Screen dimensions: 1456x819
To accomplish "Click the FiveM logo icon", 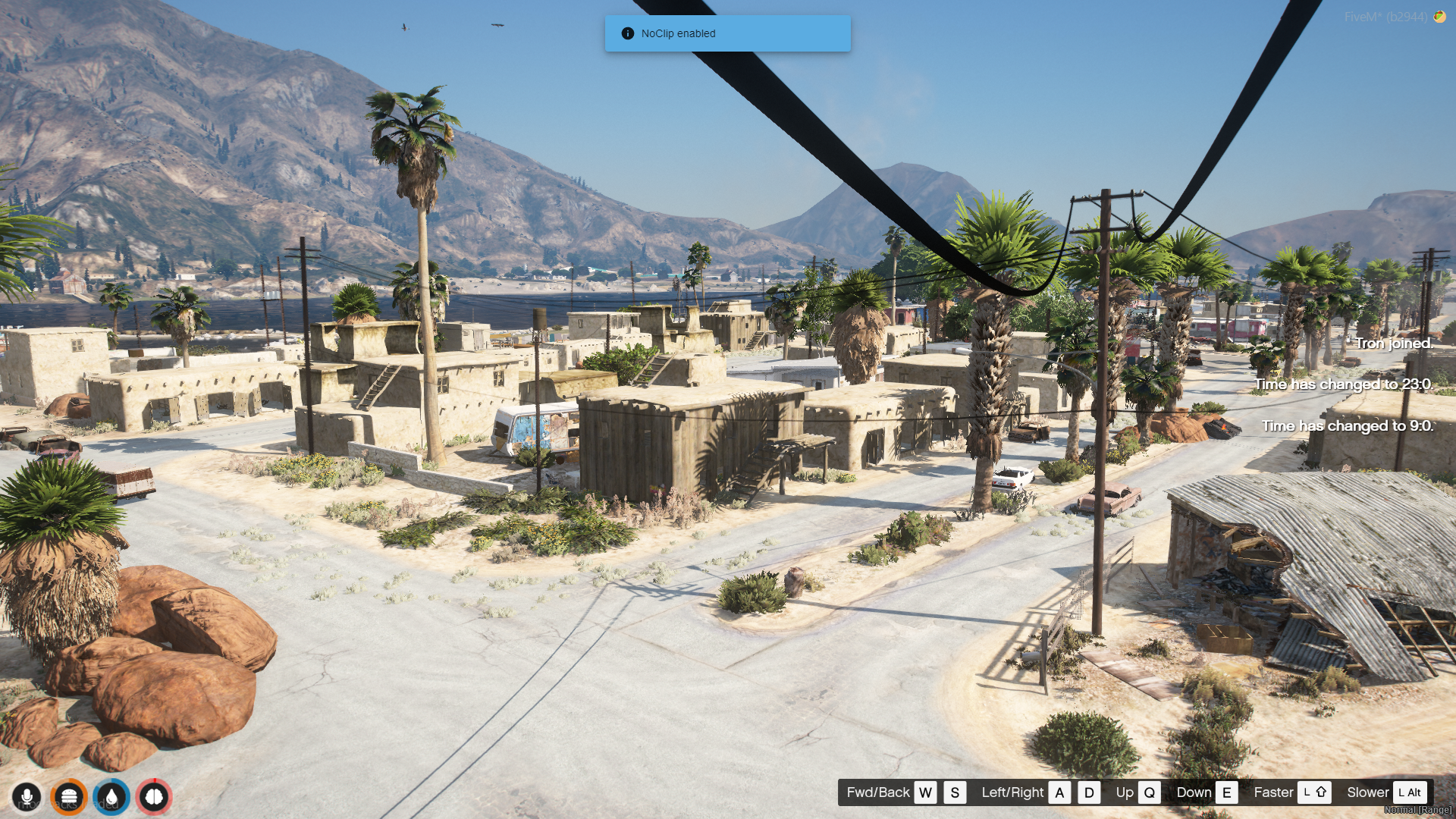I will click(x=1439, y=17).
